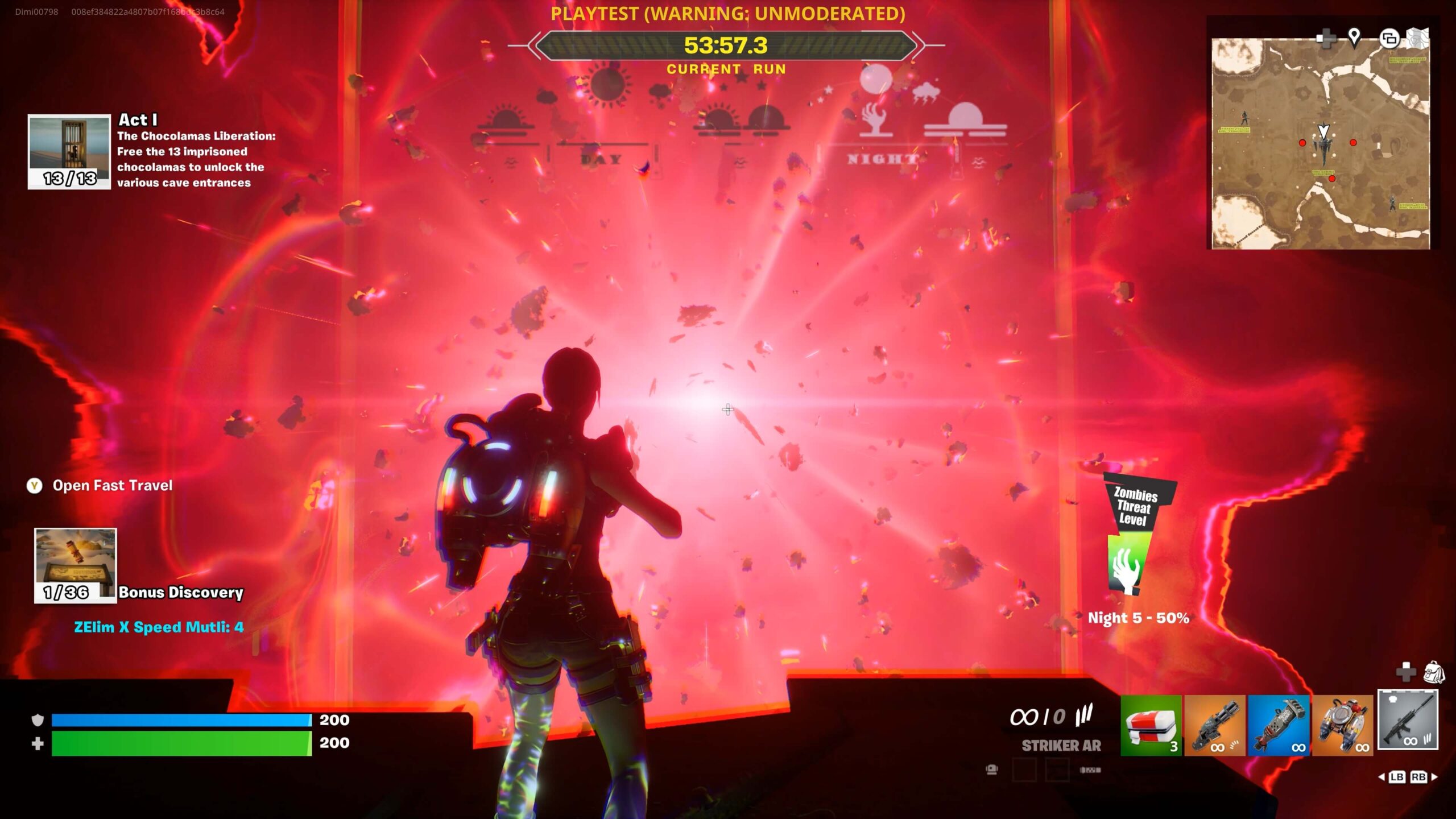Screen dimensions: 1456x819
Task: Choose the blue launcher weapon slot
Action: [1279, 725]
